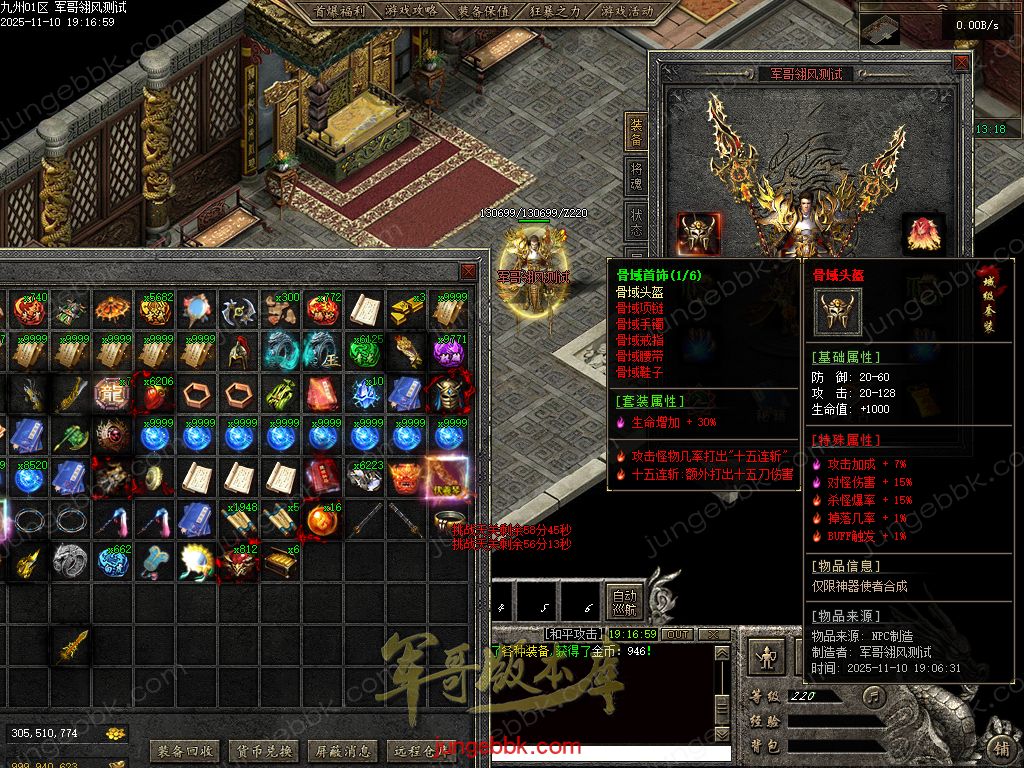Open the 狂暴之力 menu
Image resolution: width=1024 pixels, height=768 pixels.
(555, 12)
